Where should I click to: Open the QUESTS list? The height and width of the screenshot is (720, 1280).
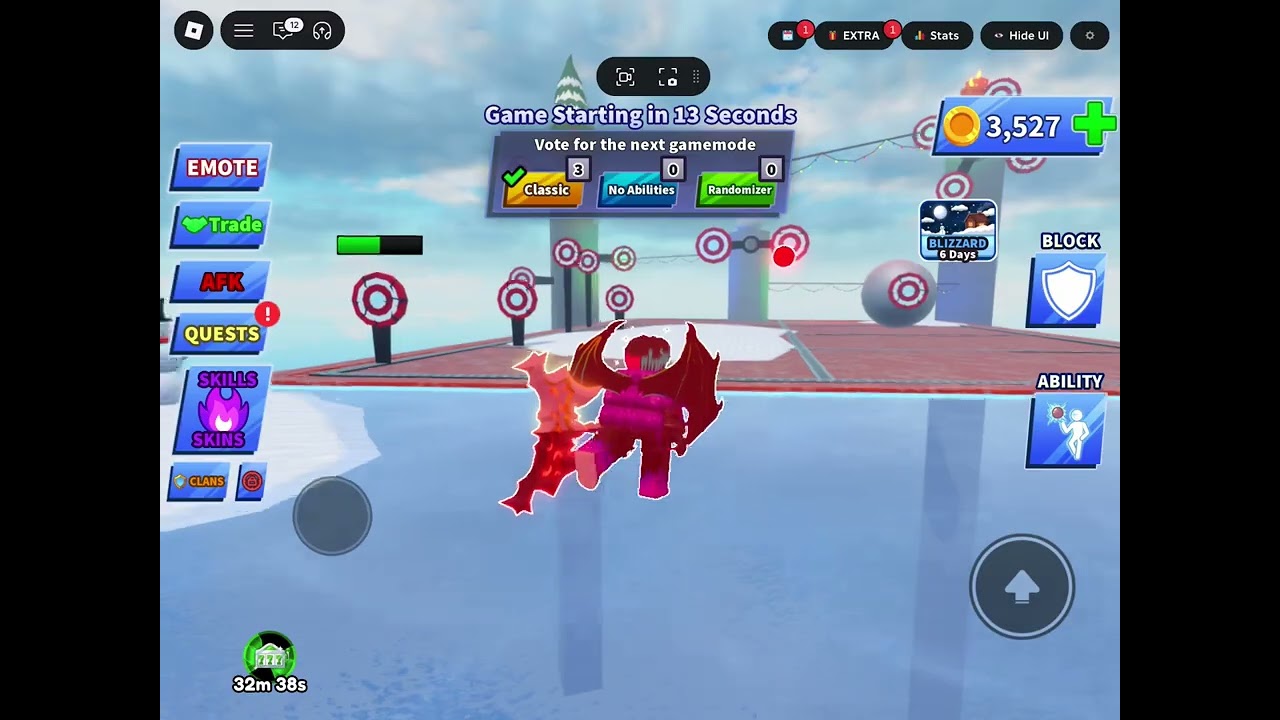(x=221, y=334)
